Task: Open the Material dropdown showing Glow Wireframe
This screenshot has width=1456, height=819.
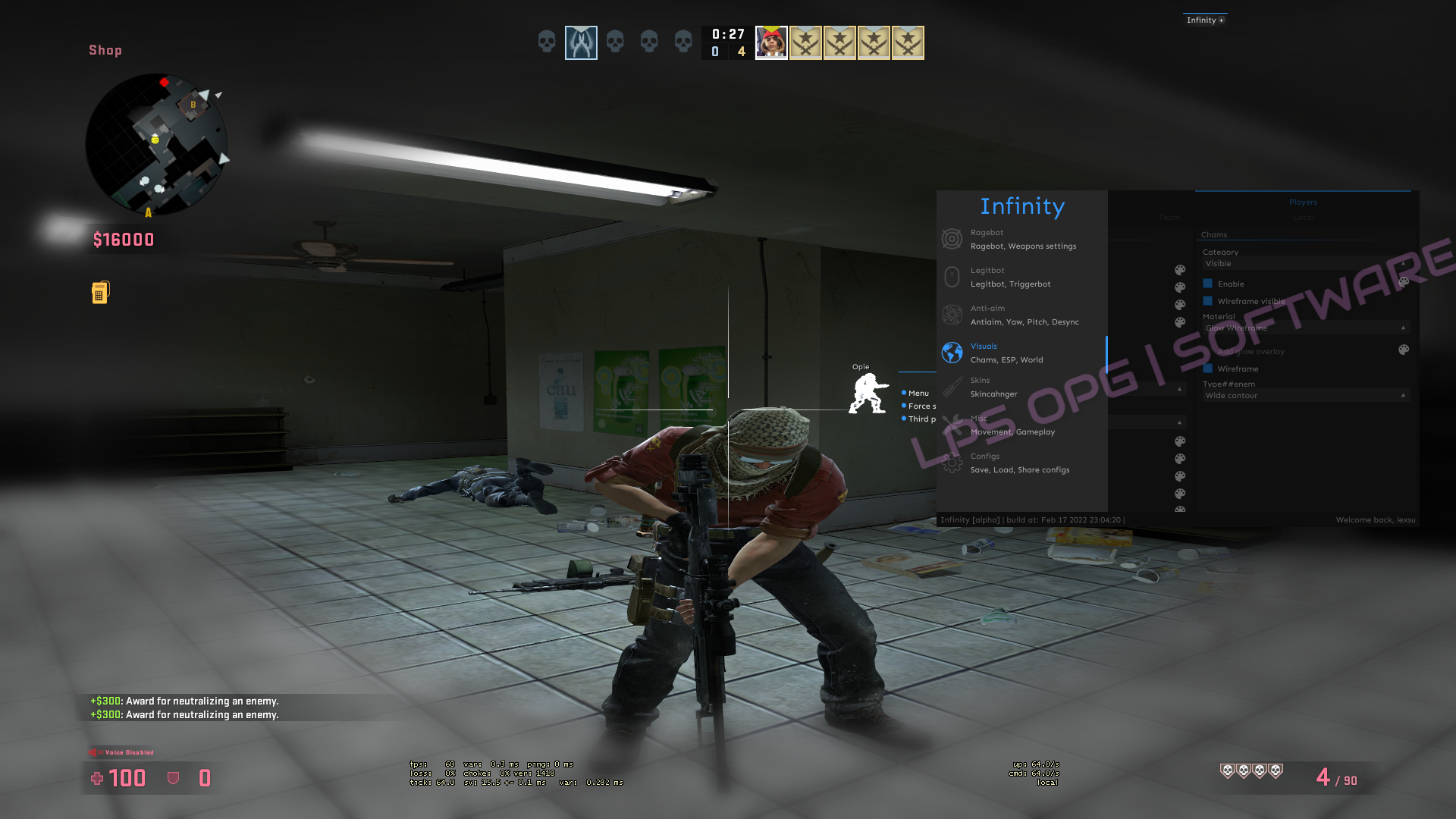Action: coord(1304,328)
